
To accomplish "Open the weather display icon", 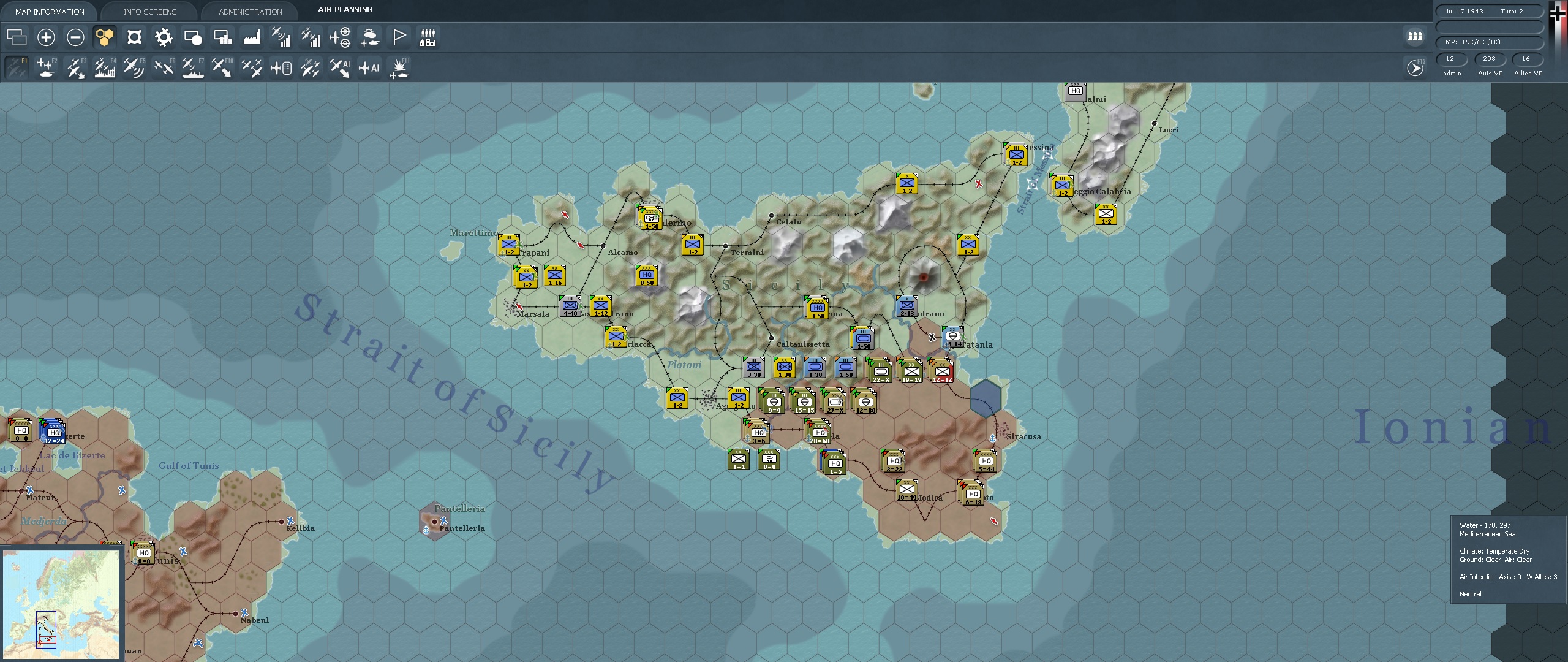I will 369,37.
